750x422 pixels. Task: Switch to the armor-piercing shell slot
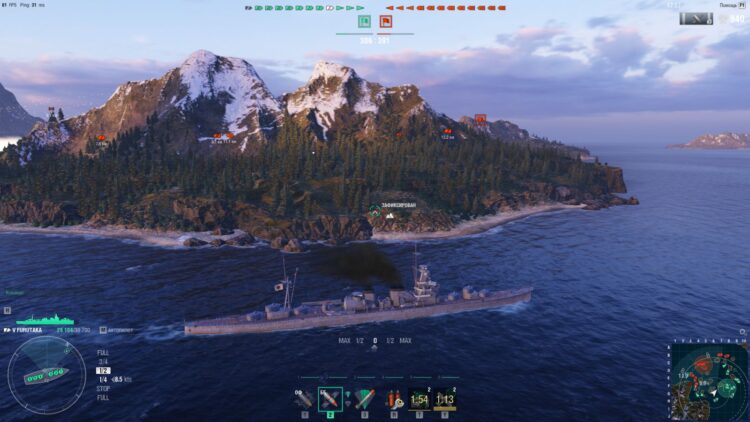pyautogui.click(x=330, y=399)
